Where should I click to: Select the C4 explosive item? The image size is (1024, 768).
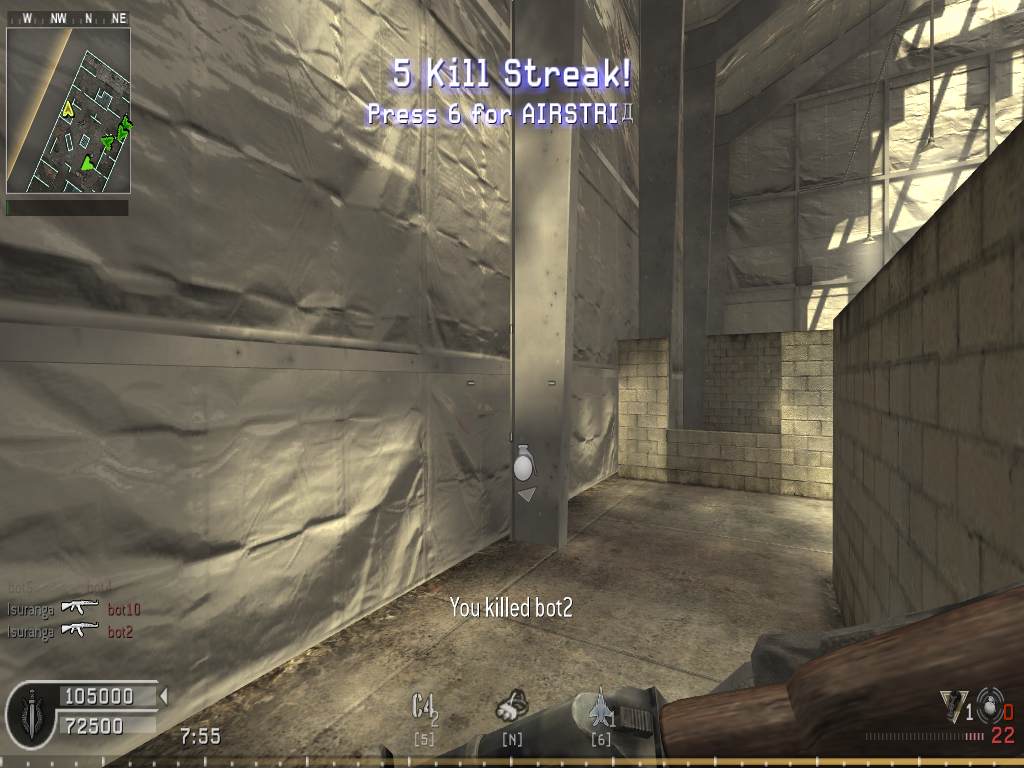(x=424, y=707)
